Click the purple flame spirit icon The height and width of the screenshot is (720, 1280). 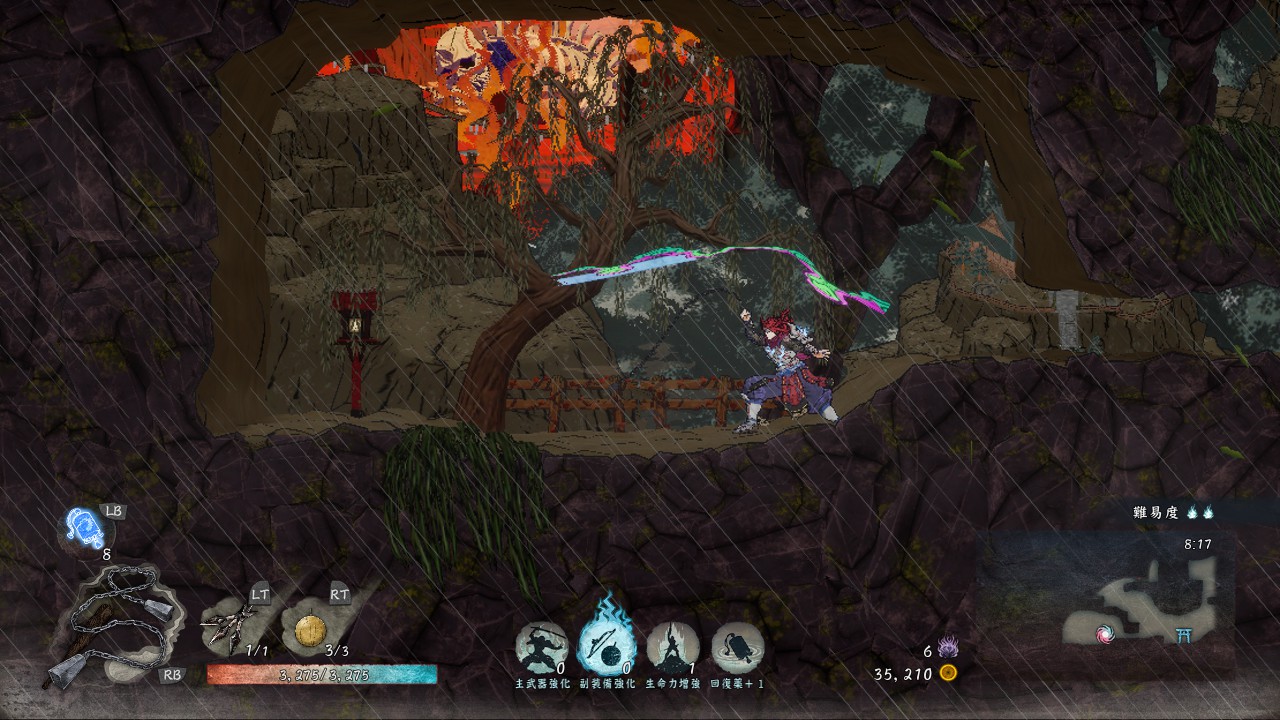pos(948,648)
